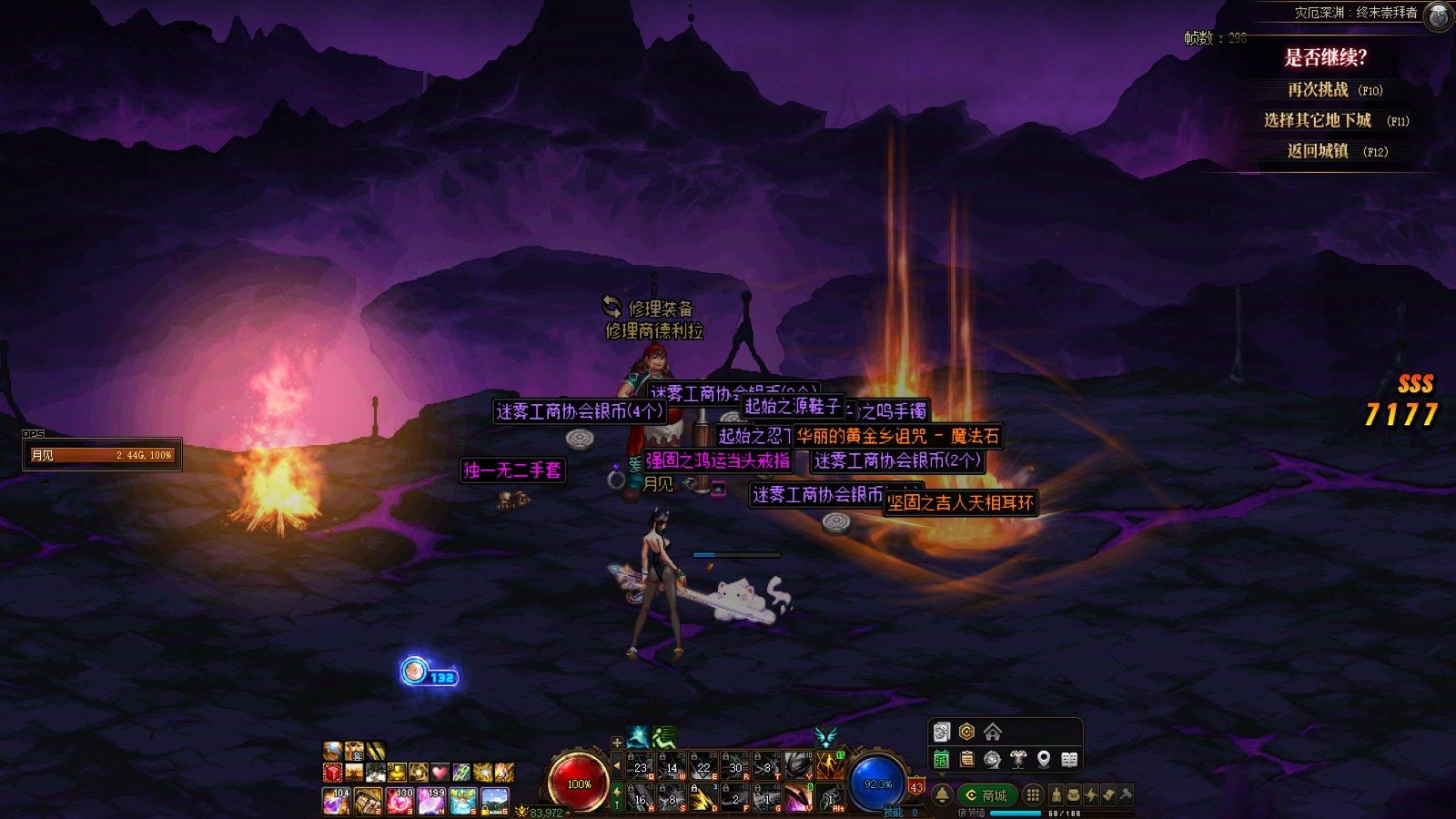The image size is (1456, 819).
Task: Select the map pin location icon
Action: tap(1044, 759)
